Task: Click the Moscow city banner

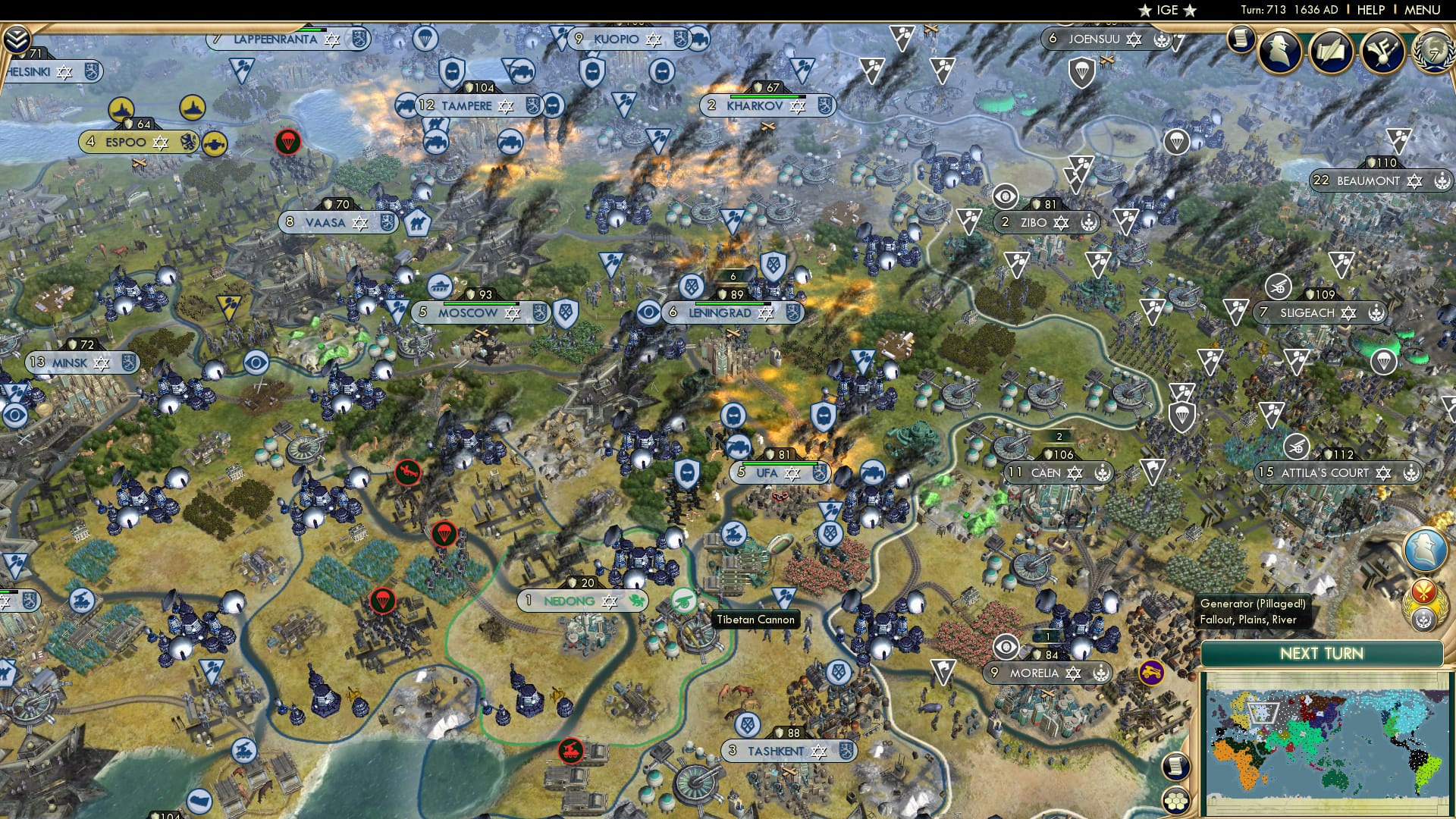Action: click(x=469, y=312)
